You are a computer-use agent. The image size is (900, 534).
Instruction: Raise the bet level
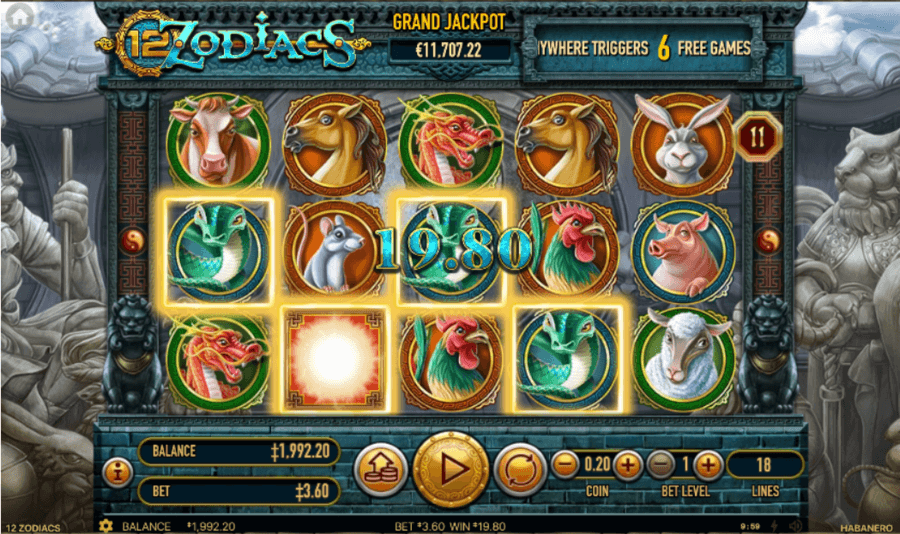[707, 464]
